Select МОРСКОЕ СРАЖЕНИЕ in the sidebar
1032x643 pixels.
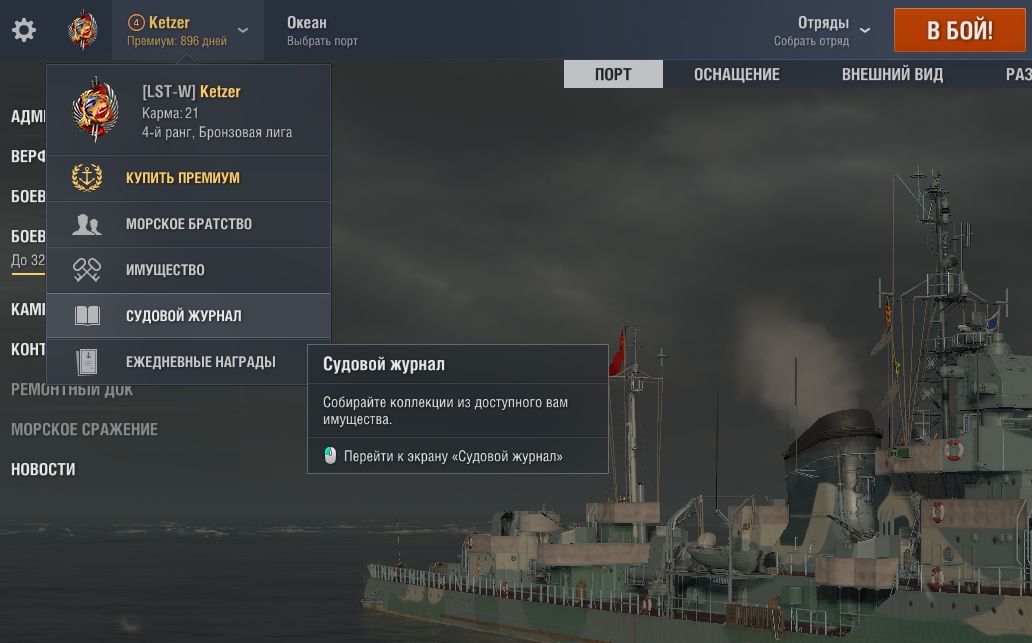pos(84,429)
